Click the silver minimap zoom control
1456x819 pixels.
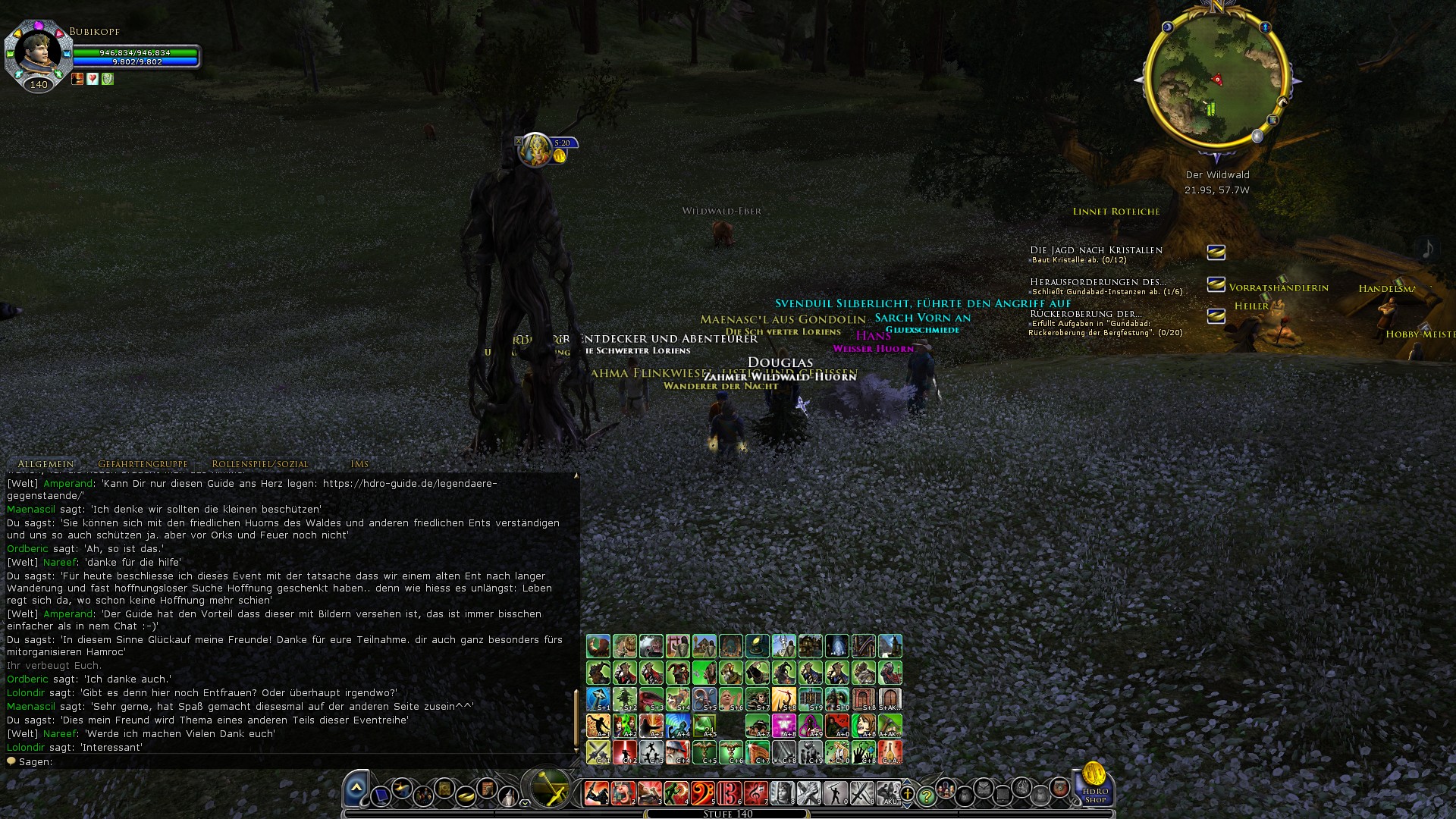pos(1257,136)
